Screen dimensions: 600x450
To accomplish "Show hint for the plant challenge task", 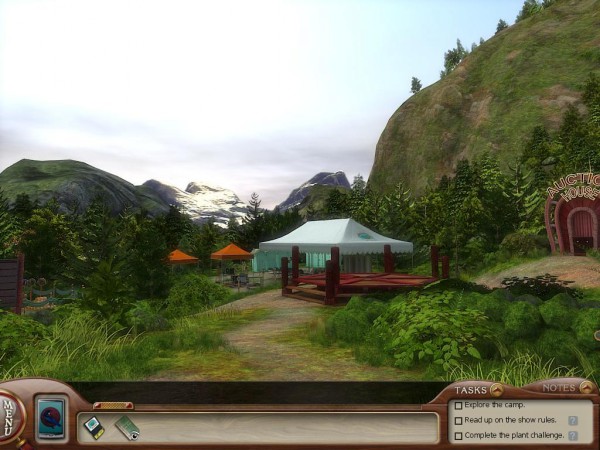I will tap(574, 436).
